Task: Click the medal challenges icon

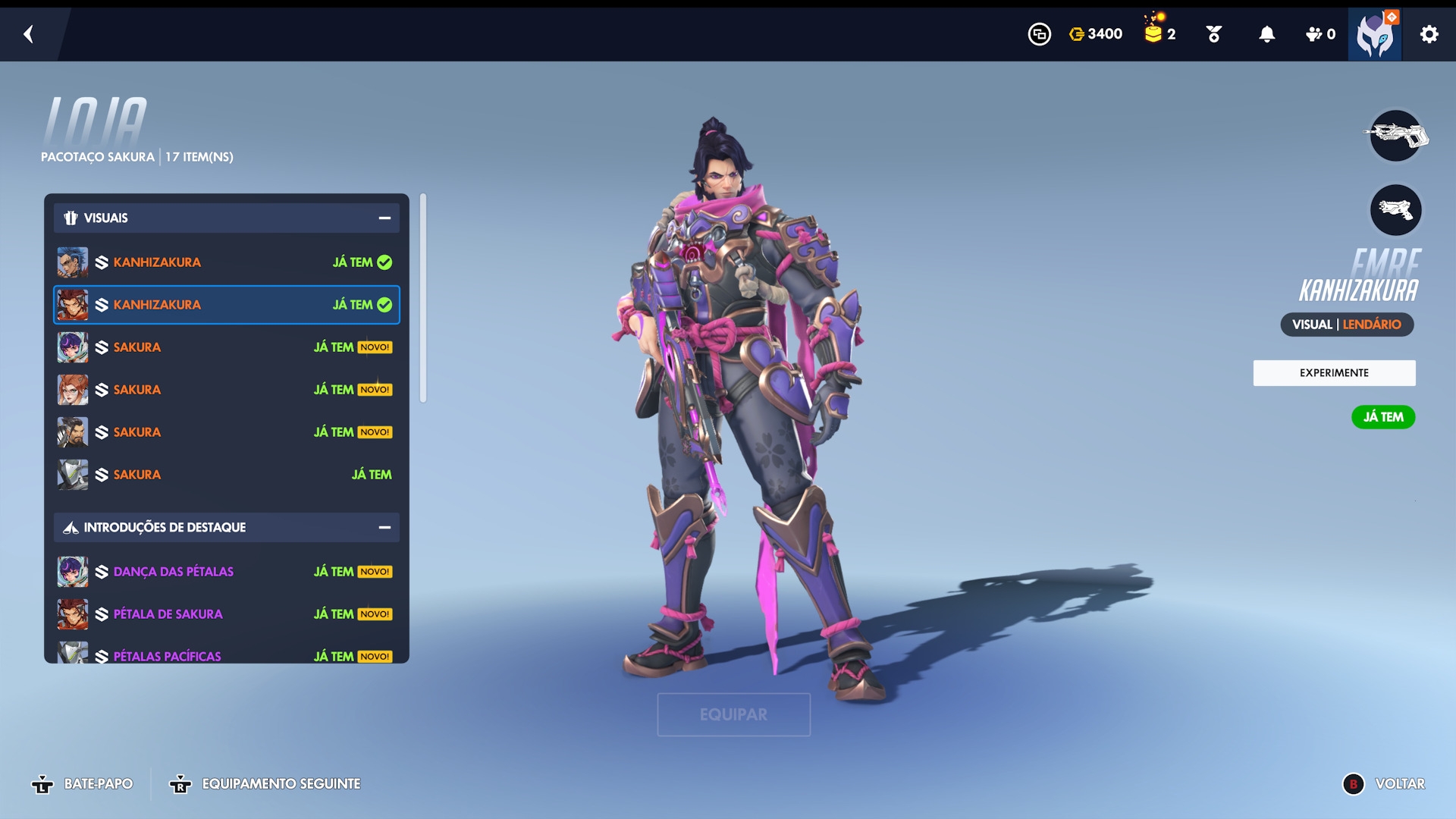Action: [1213, 34]
